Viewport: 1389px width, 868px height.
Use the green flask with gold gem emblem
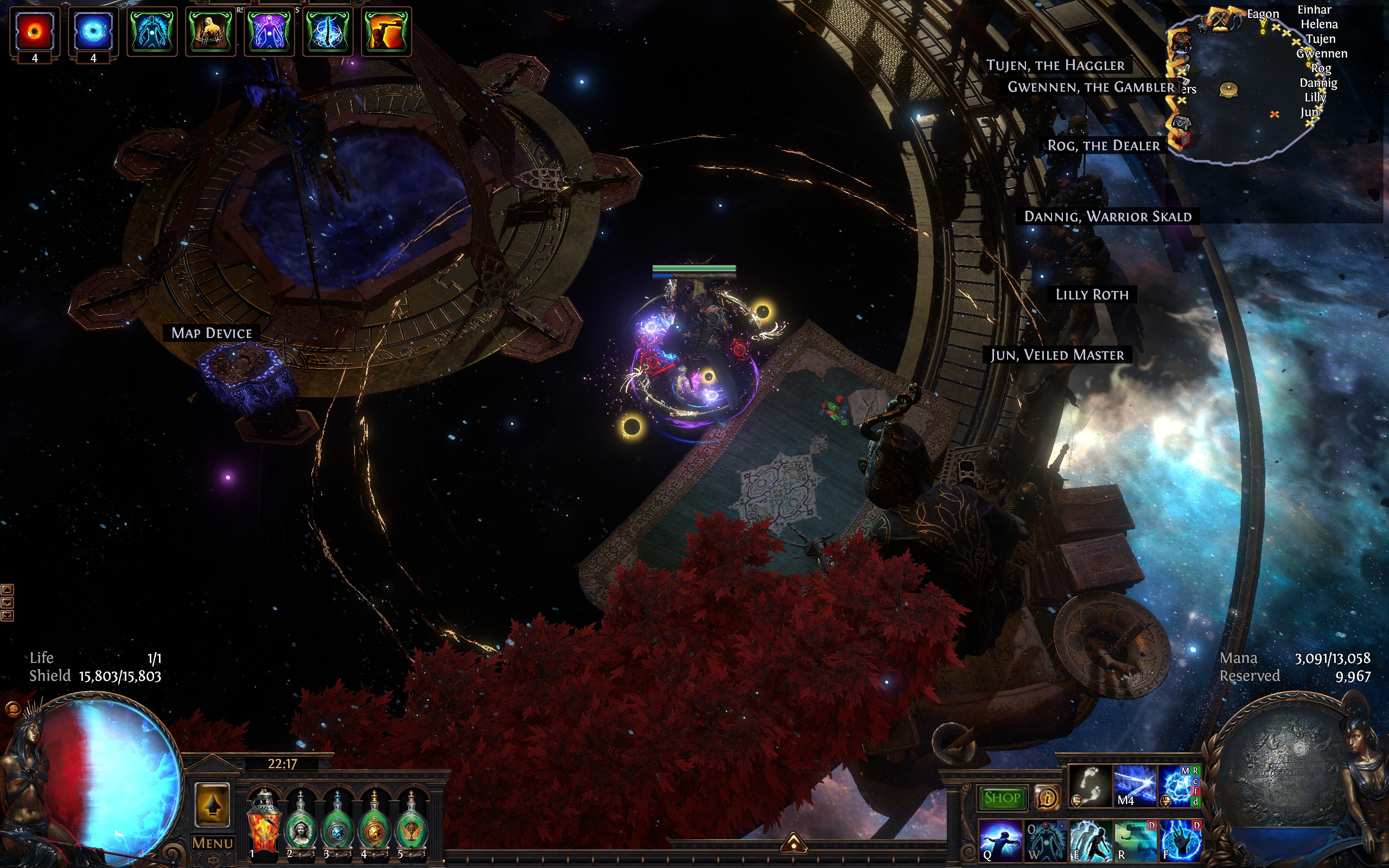374,825
